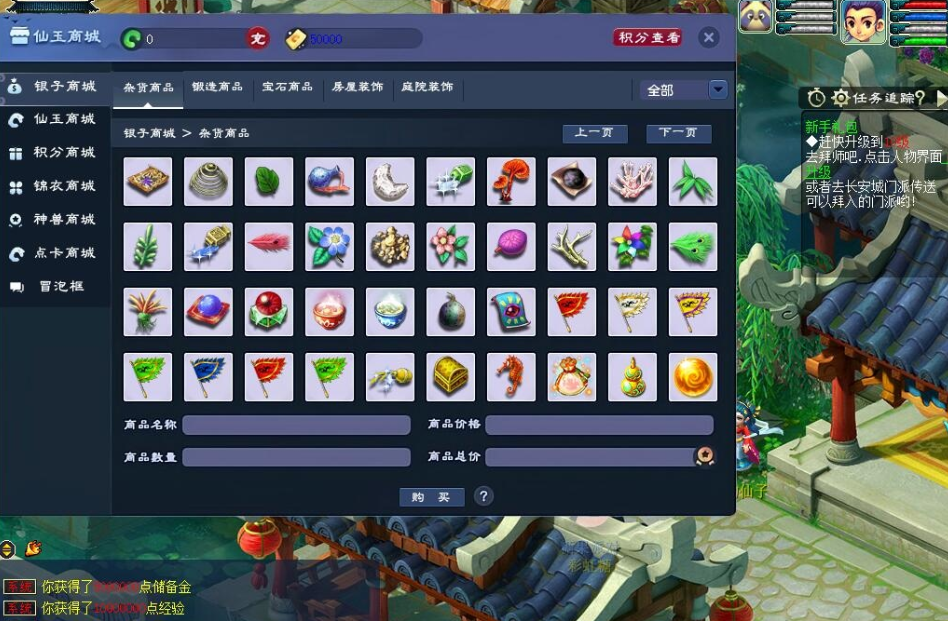Viewport: 948px width, 621px height.
Task: Open the 房屋装饰 tab
Action: 357,87
